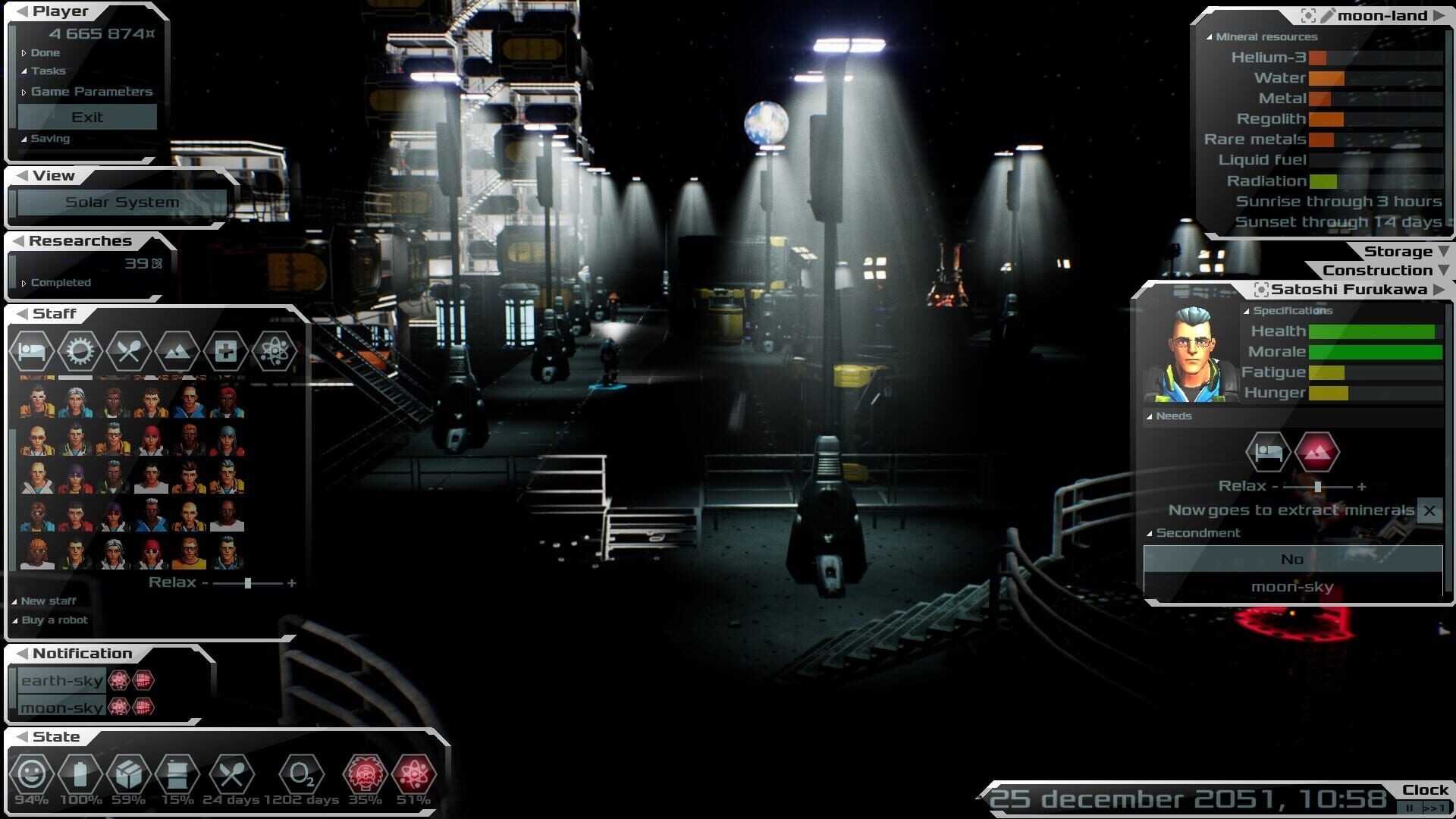Open the Solar System view
This screenshot has height=819, width=1456.
click(122, 202)
